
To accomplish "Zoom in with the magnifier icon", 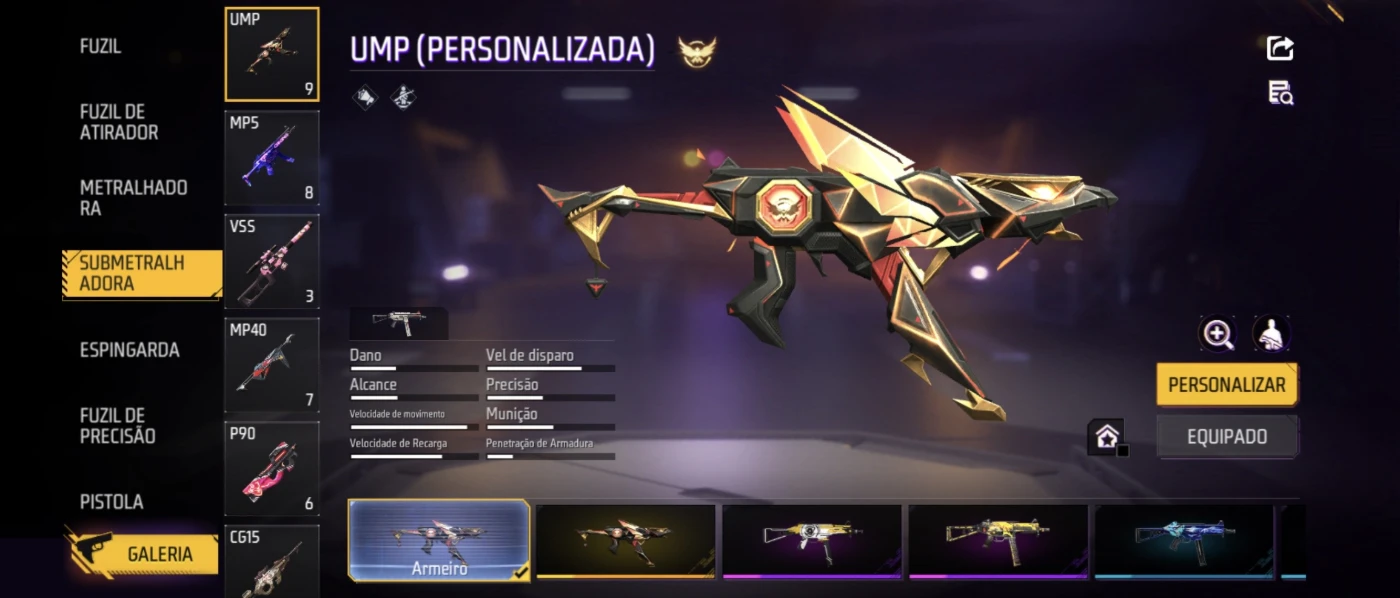I will coord(1218,335).
